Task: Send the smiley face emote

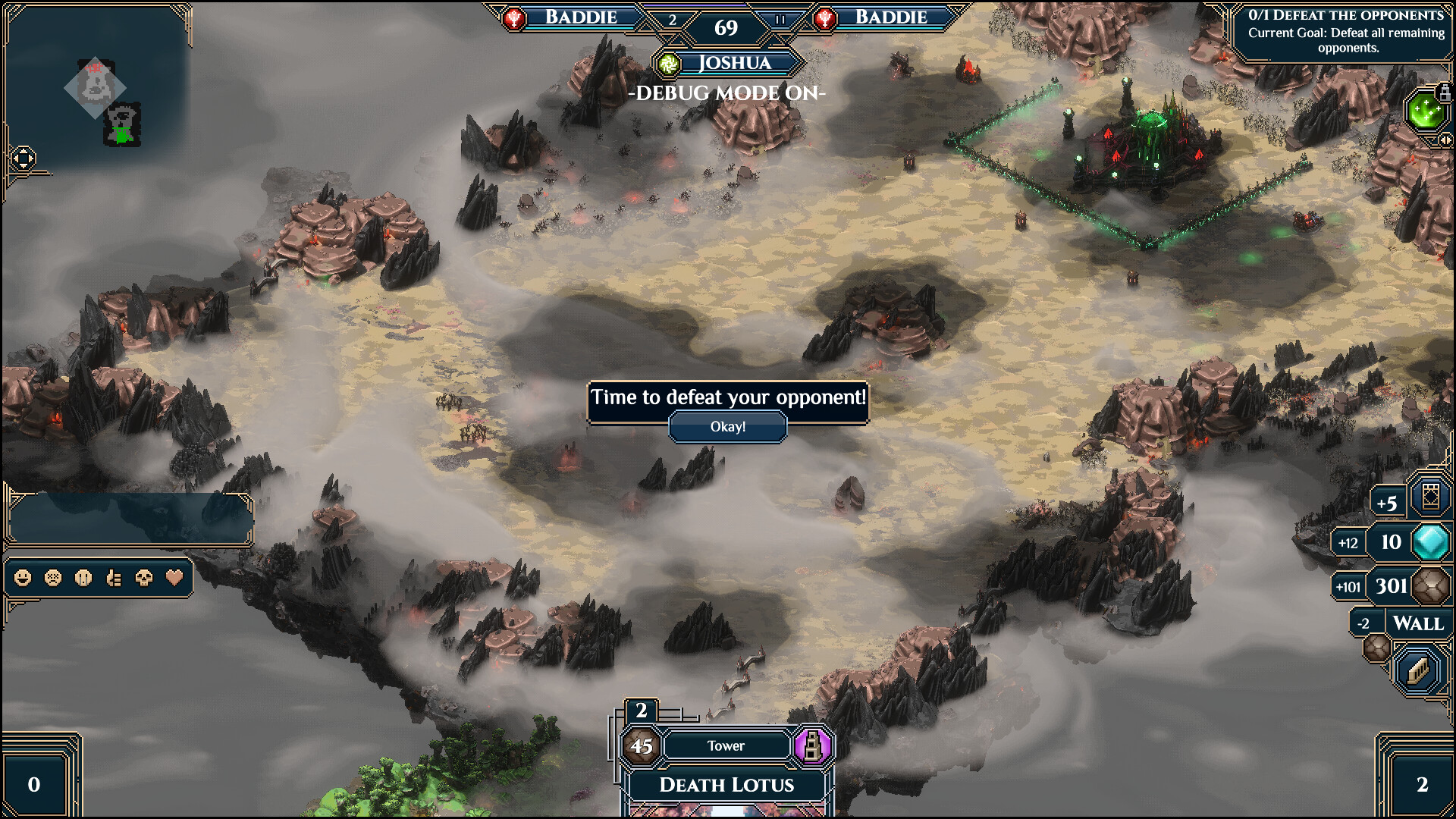Action: point(23,579)
